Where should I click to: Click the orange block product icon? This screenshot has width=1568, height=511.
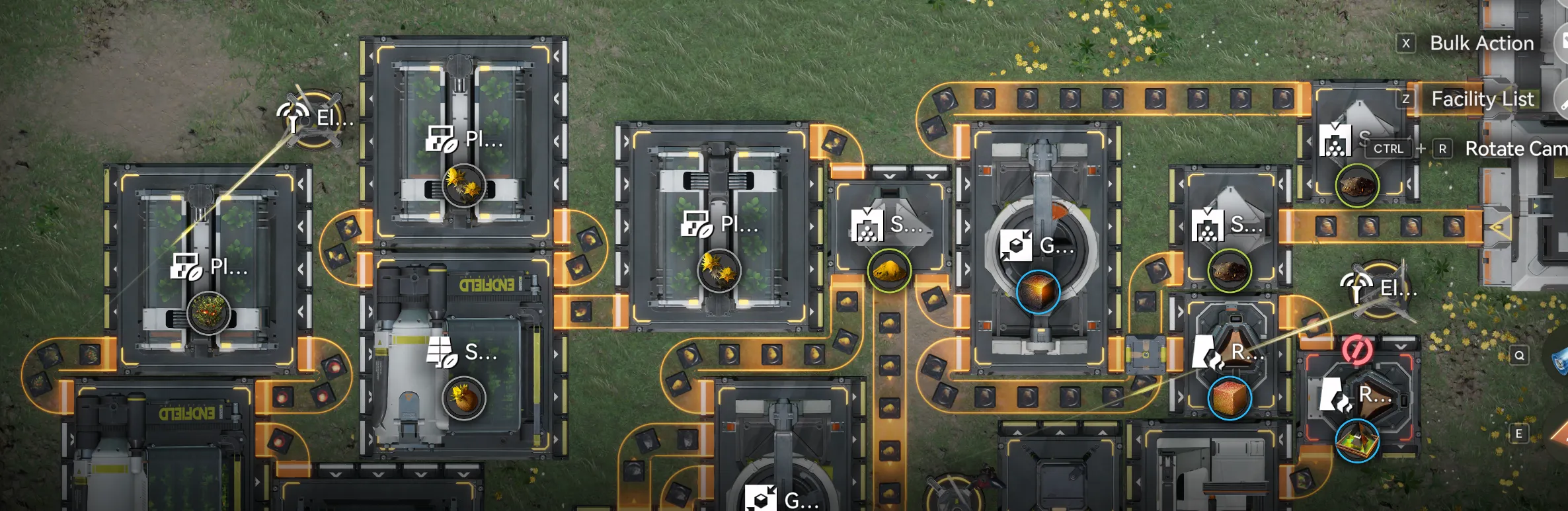pyautogui.click(x=1230, y=398)
